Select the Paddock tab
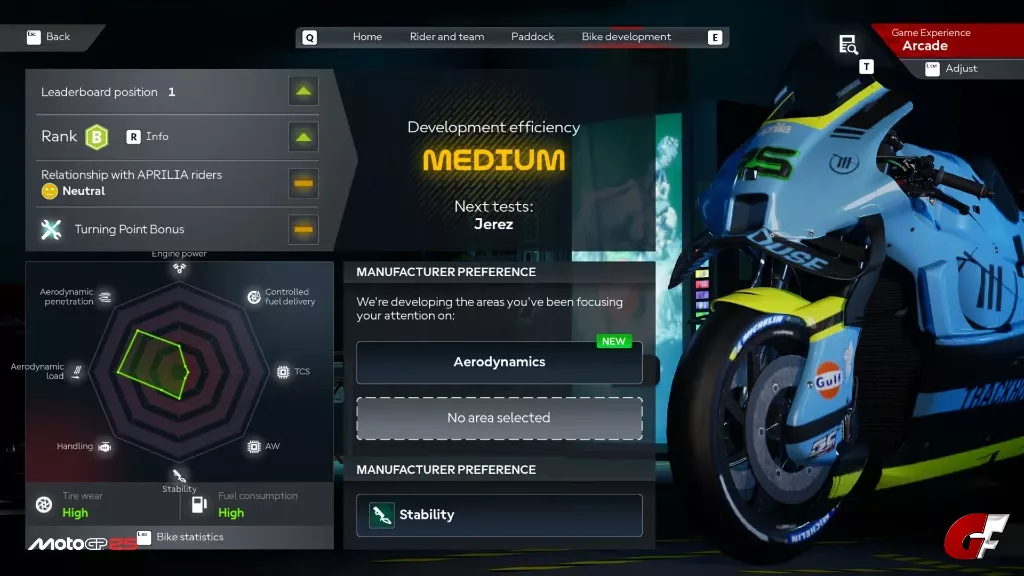Viewport: 1024px width, 576px height. (x=532, y=37)
